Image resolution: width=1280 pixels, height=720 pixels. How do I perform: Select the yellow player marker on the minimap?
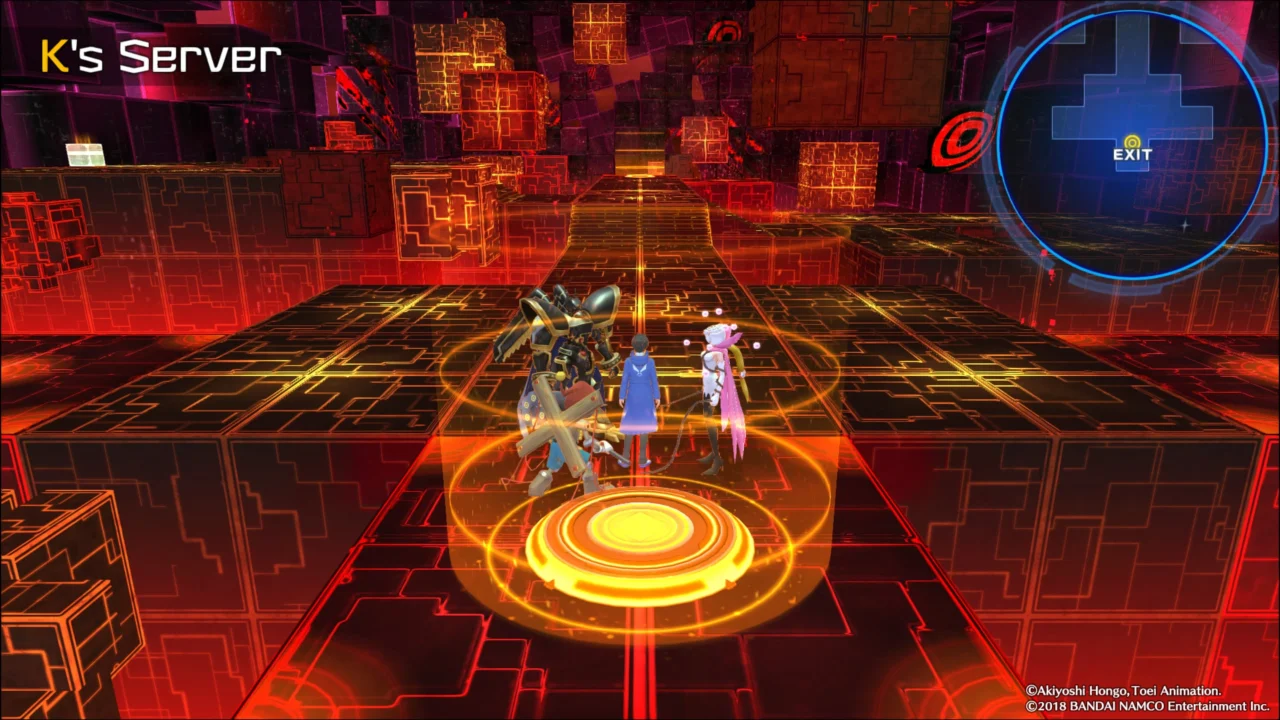click(1131, 140)
